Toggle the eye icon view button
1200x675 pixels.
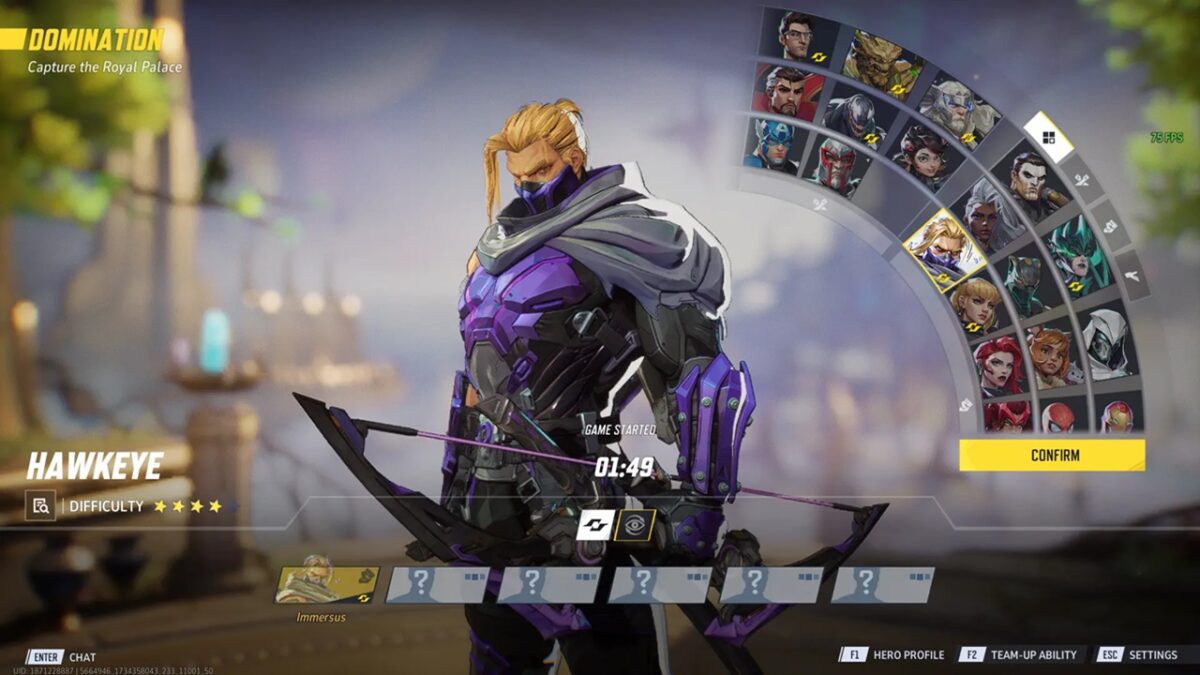pyautogui.click(x=635, y=524)
